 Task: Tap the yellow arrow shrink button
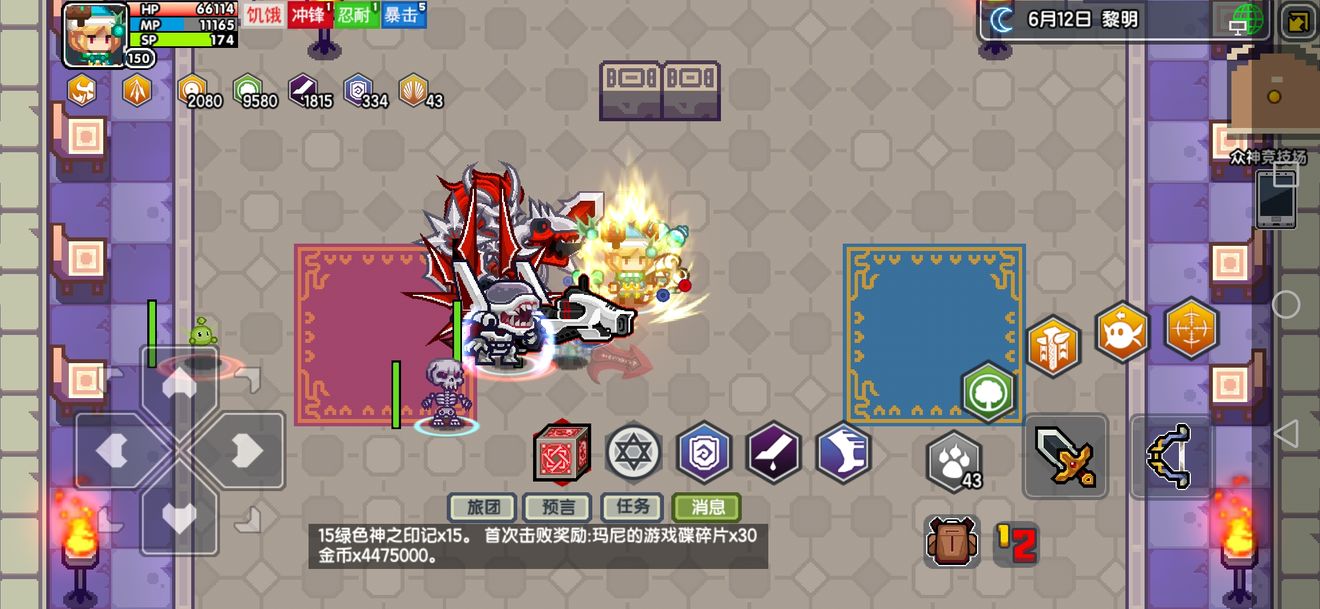[1299, 21]
